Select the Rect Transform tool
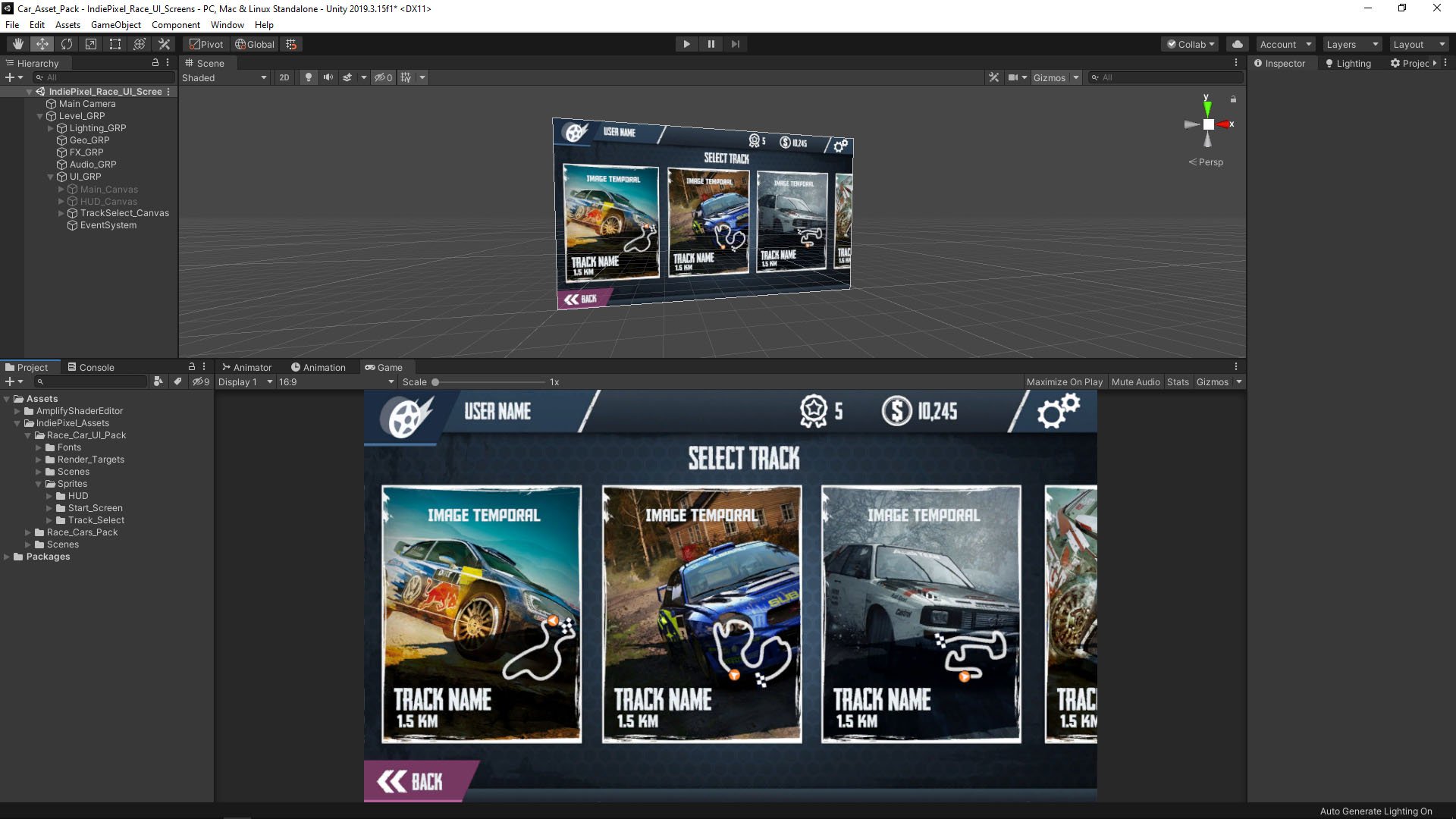Screen dimensions: 1456x819 pos(115,44)
